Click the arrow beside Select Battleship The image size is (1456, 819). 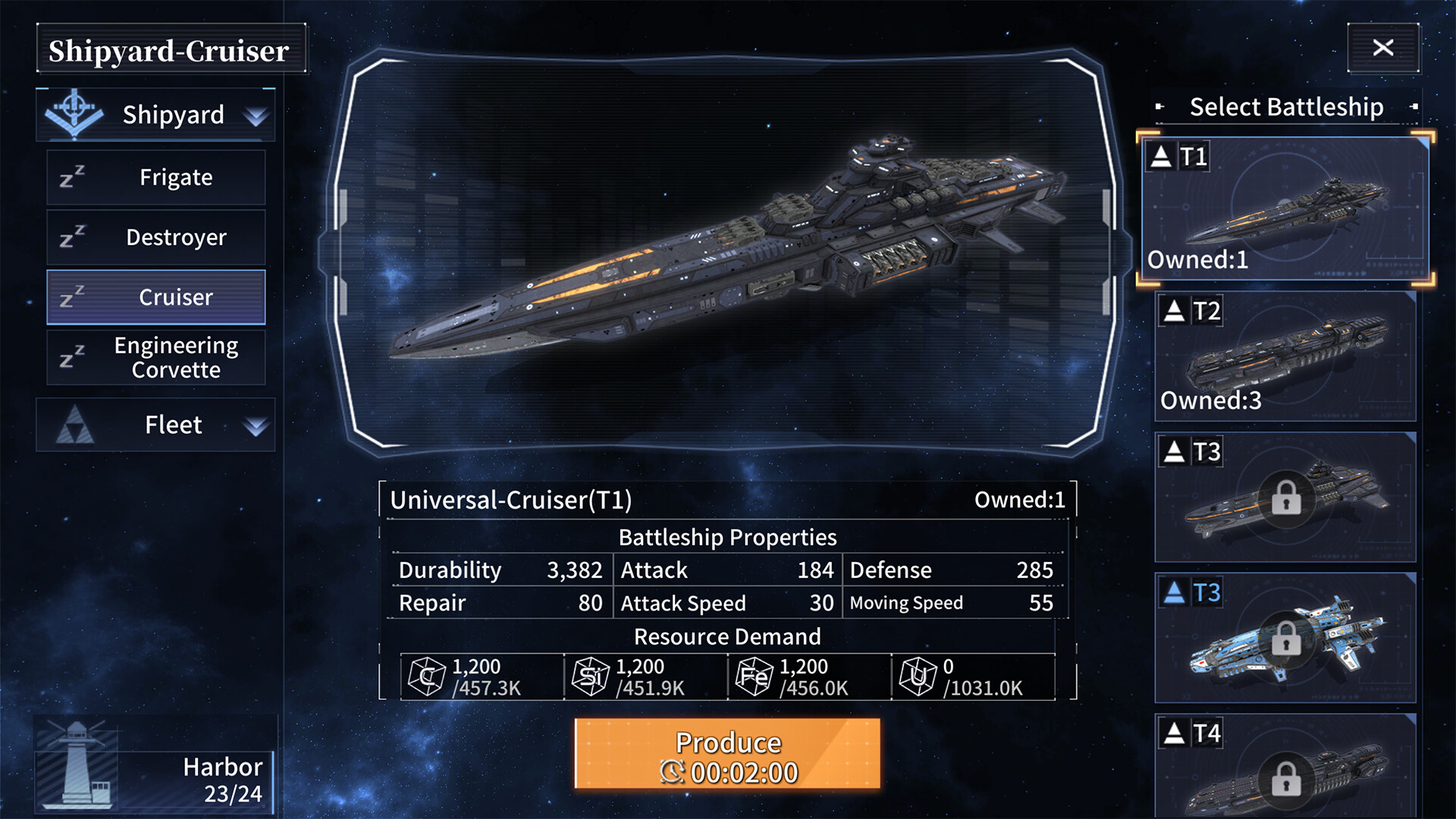point(1160,108)
